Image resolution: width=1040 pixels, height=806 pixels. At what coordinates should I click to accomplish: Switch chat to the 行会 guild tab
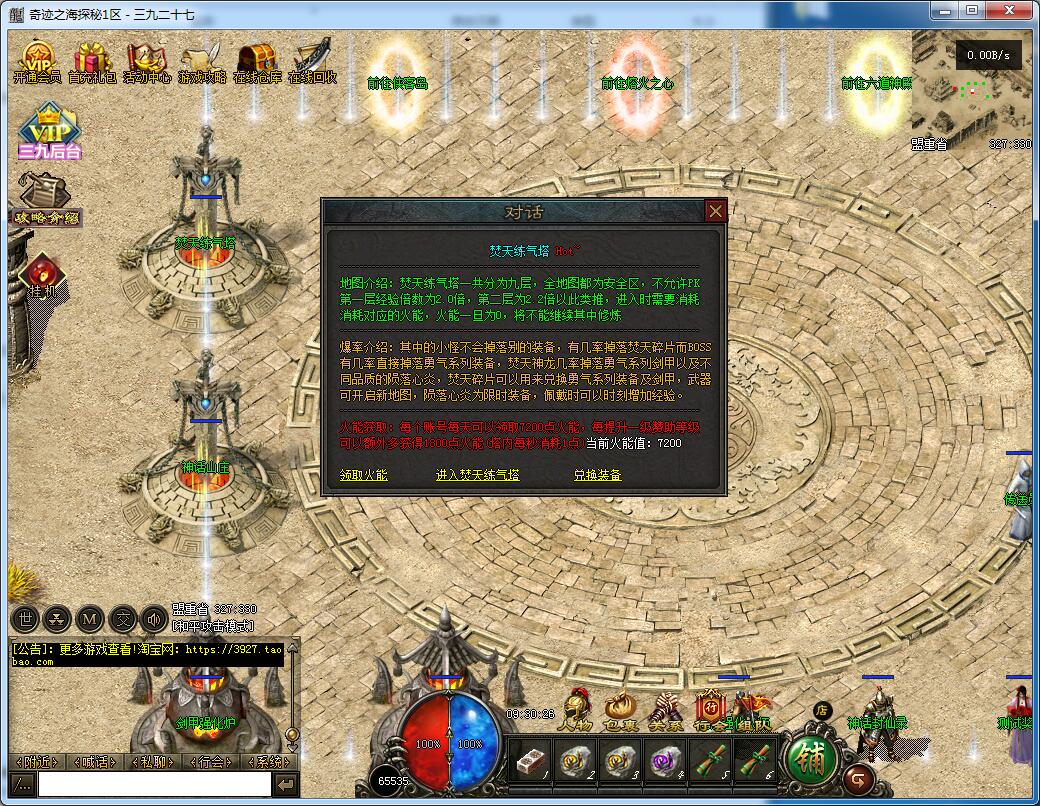(211, 762)
